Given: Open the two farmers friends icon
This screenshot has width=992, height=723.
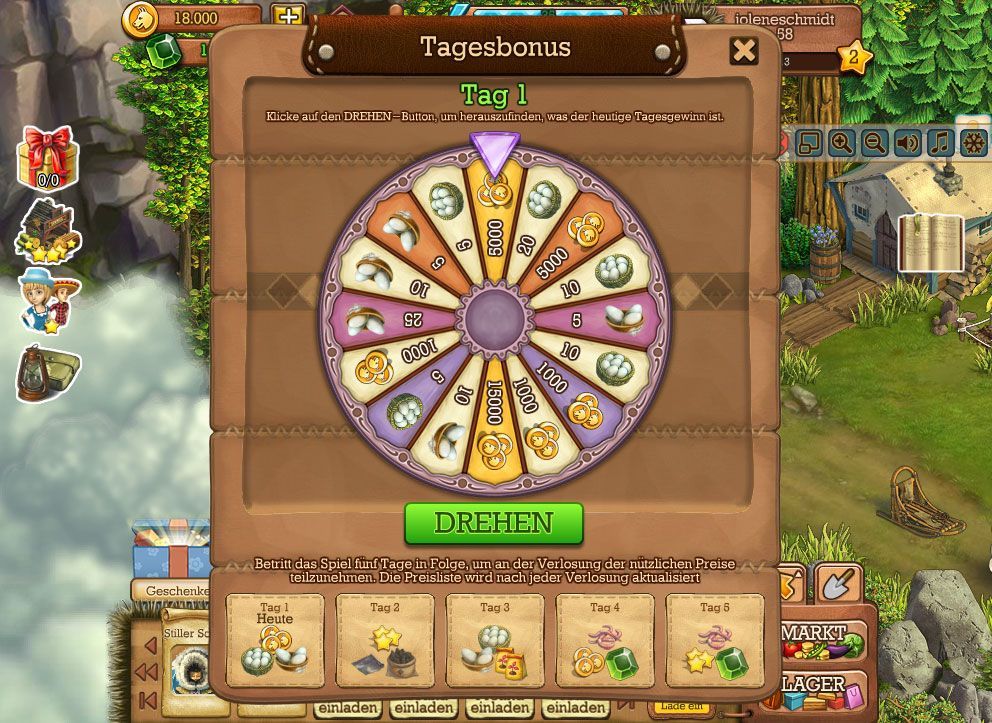Looking at the screenshot, I should (48, 300).
